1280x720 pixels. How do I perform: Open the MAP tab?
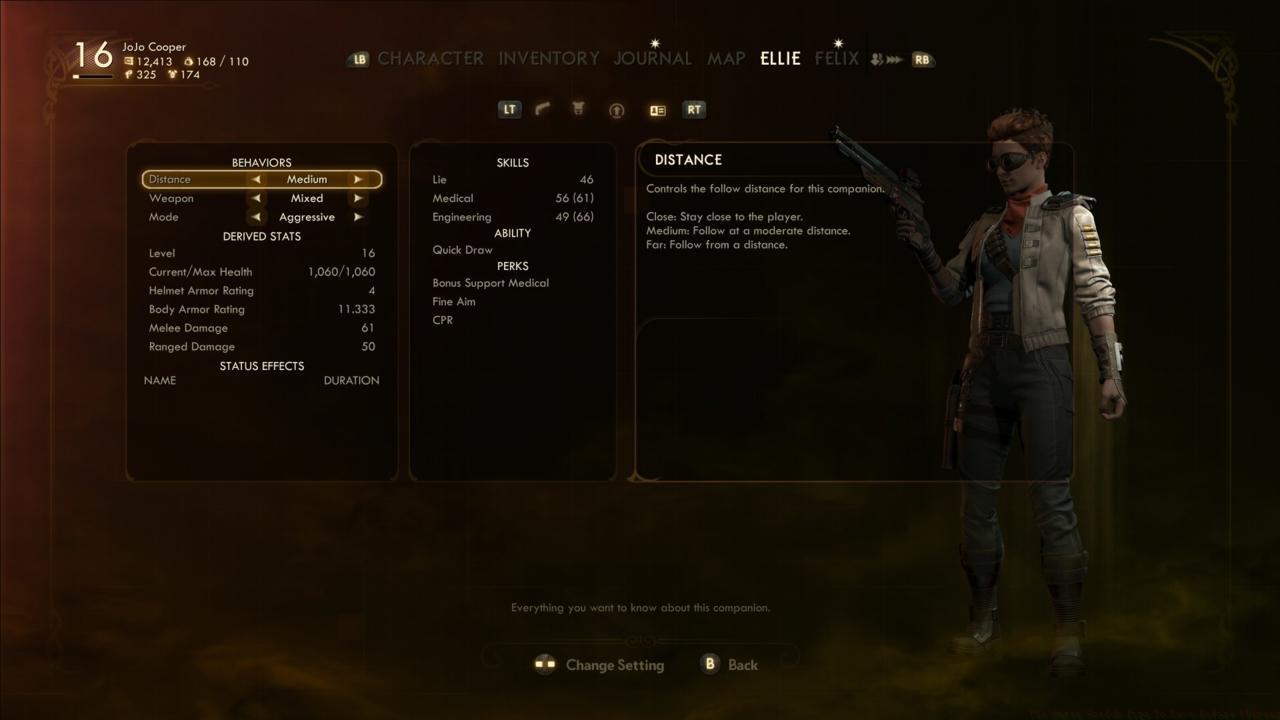(x=726, y=58)
